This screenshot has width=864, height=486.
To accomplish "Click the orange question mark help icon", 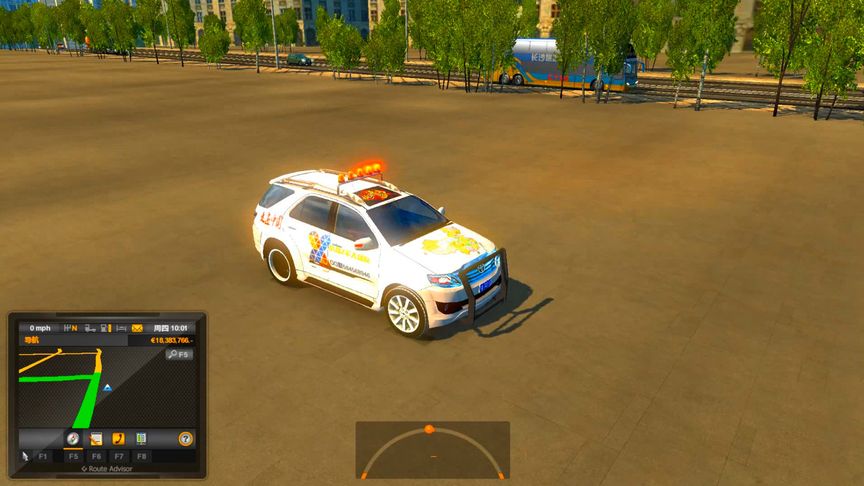I will 185,438.
